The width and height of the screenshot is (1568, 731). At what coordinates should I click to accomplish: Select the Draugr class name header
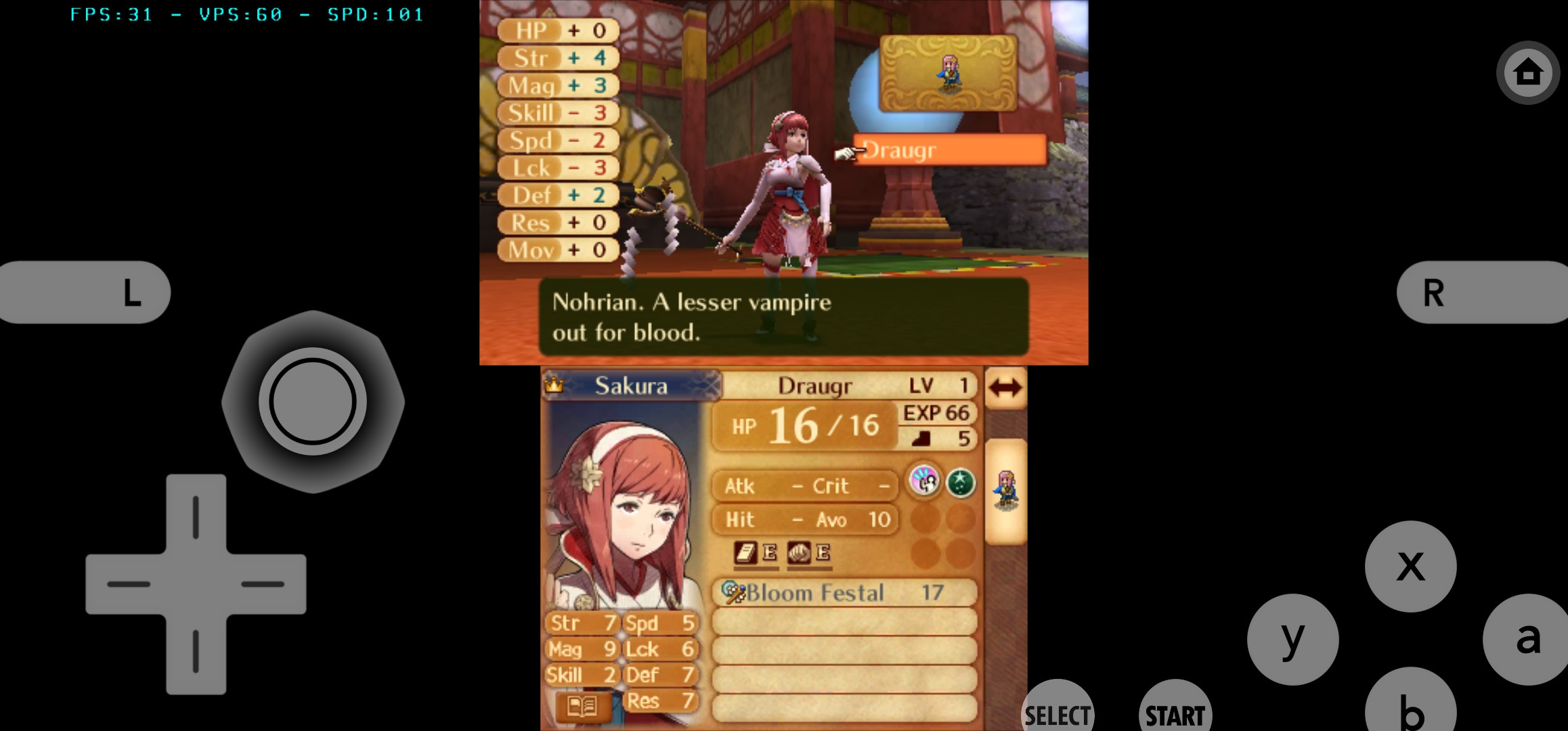(815, 385)
